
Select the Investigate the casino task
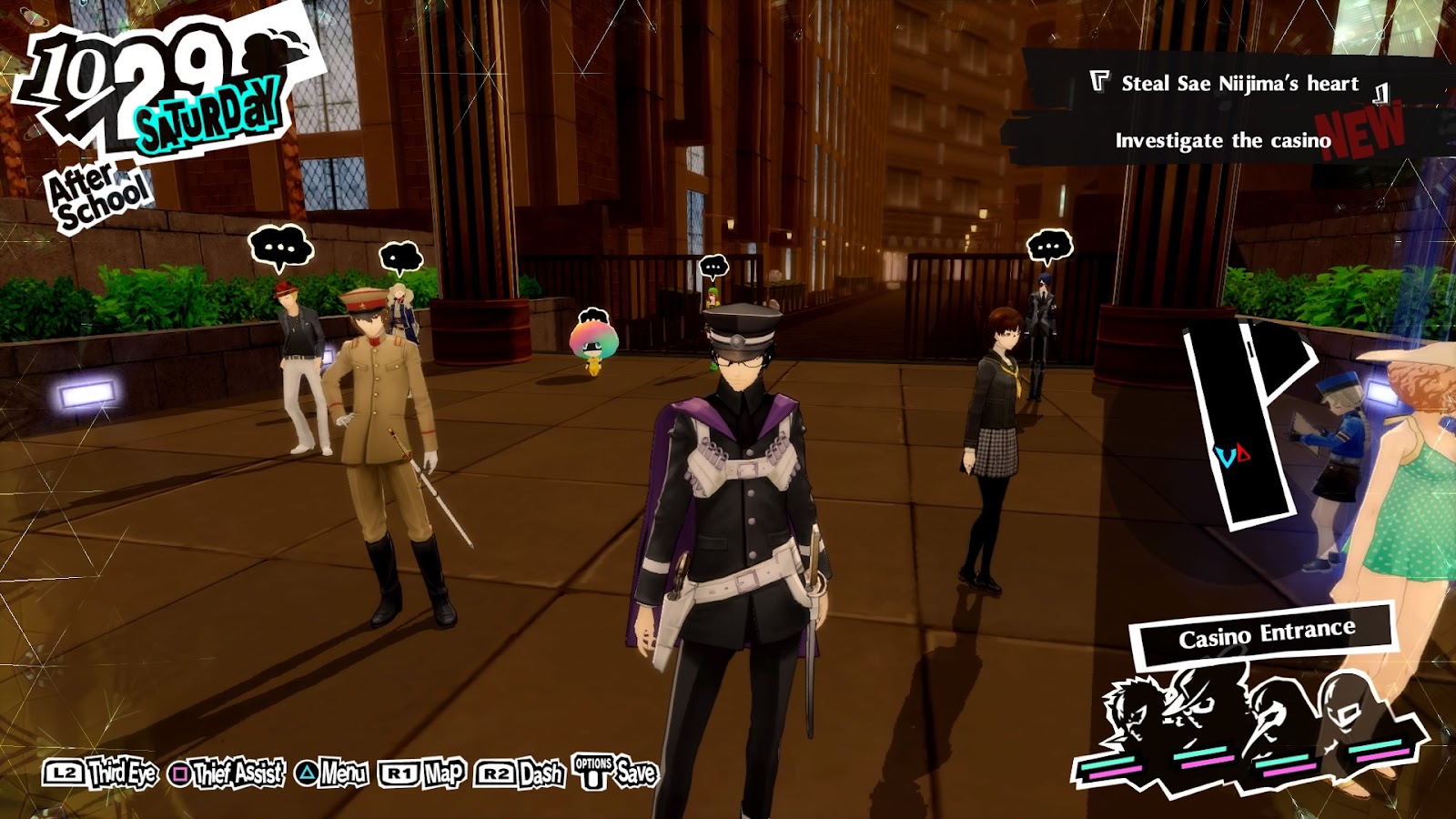(x=1222, y=141)
